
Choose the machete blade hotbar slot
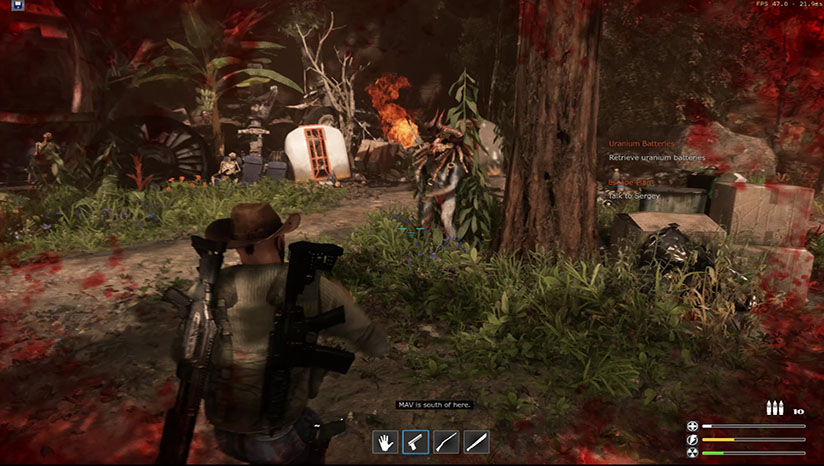coord(476,441)
